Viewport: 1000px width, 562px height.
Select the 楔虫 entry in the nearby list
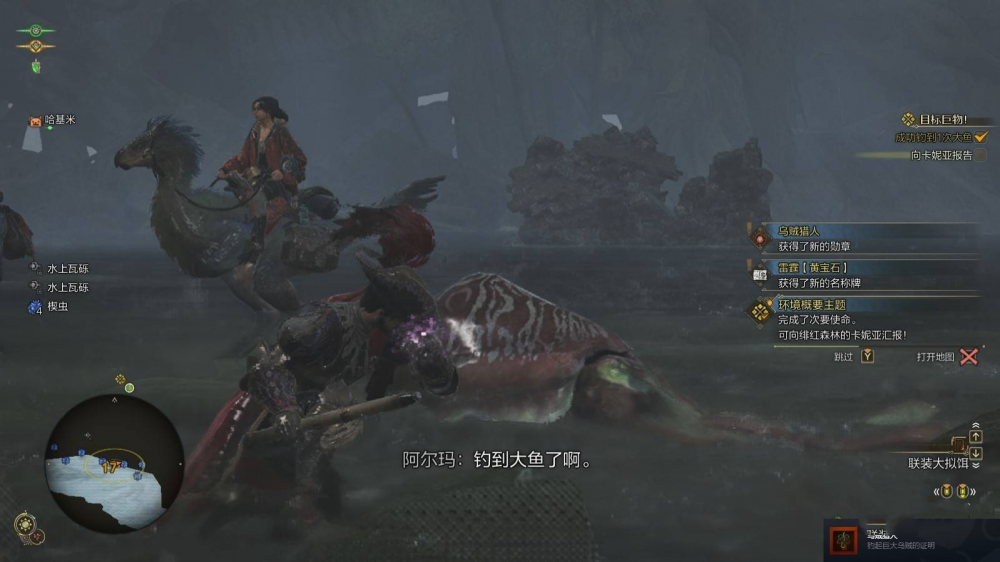click(57, 307)
